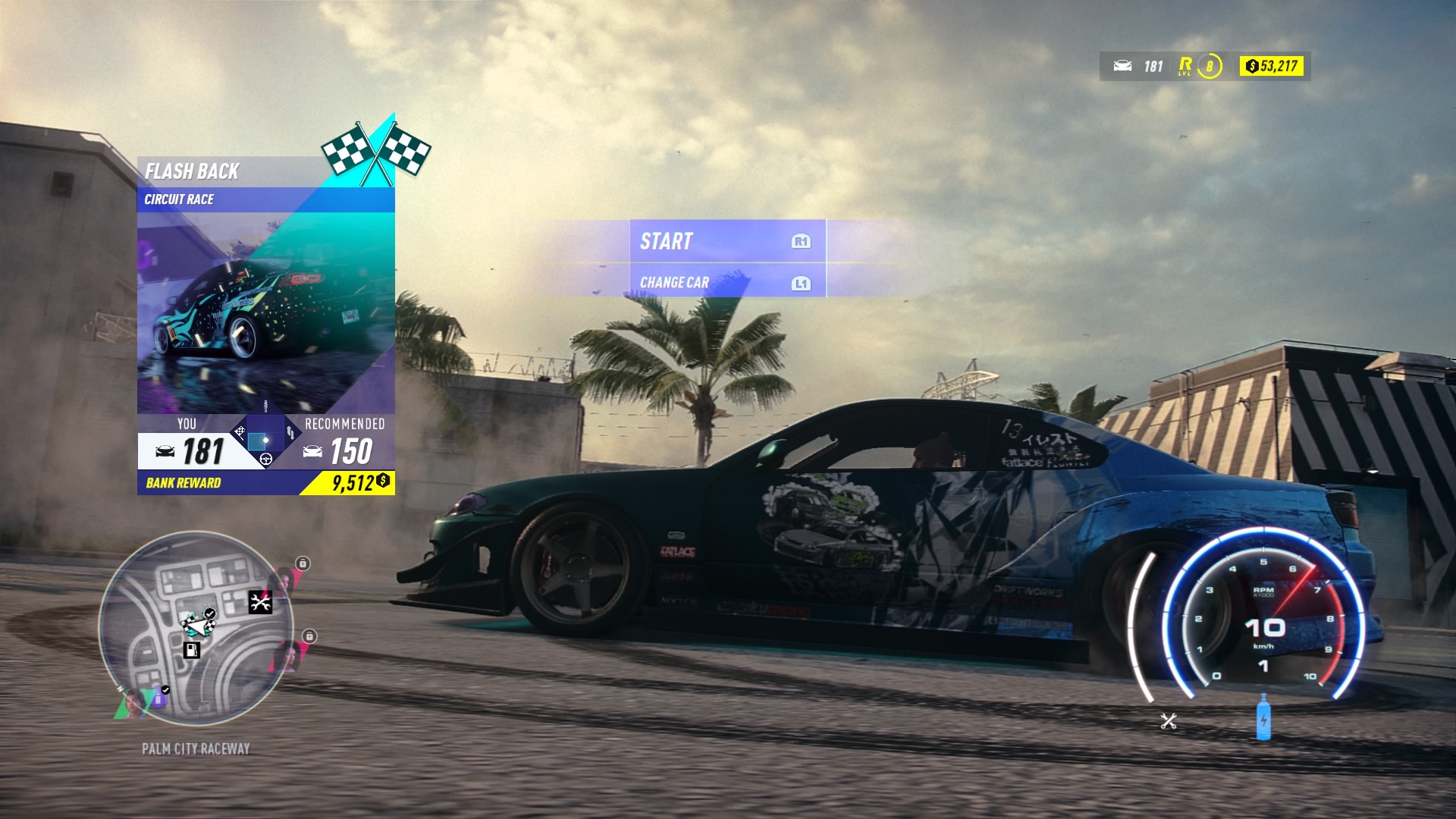Click the gas station icon on the minimap

[192, 650]
